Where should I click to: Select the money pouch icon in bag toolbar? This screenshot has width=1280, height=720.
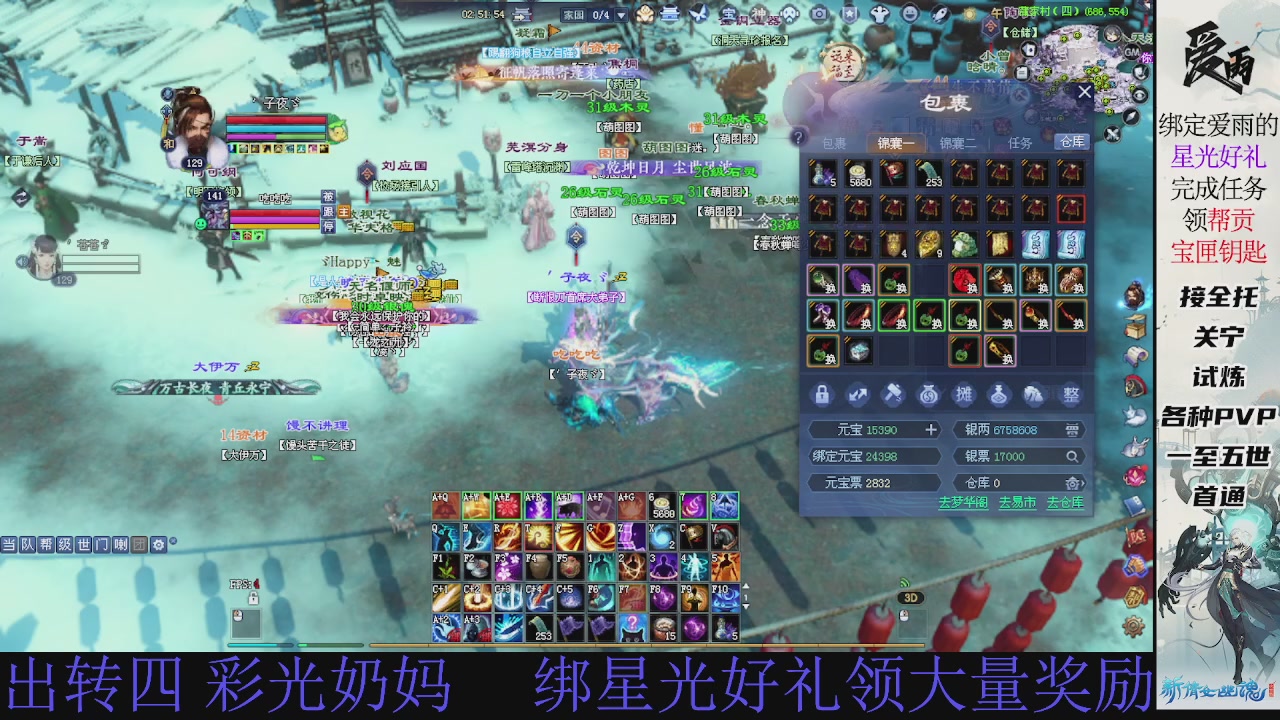tap(930, 395)
